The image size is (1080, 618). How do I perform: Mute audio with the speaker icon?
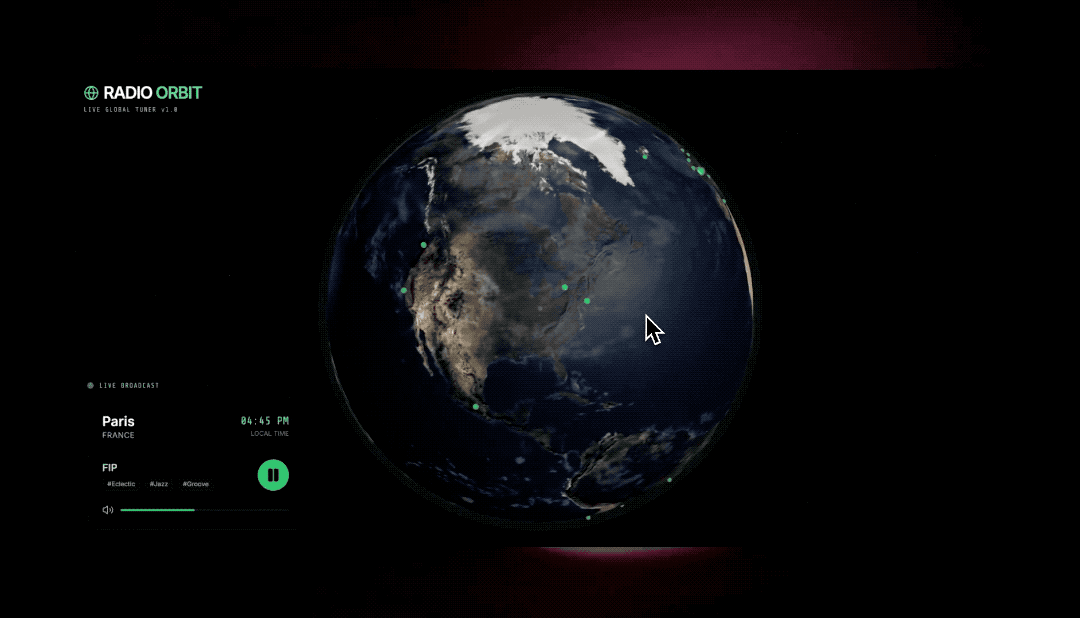tap(107, 510)
